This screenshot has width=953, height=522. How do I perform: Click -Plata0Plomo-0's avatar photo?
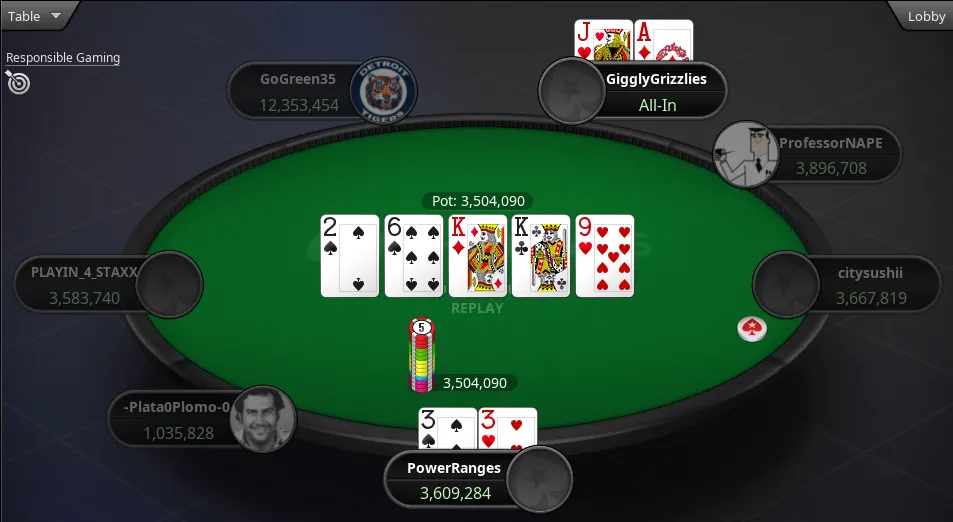coord(263,419)
